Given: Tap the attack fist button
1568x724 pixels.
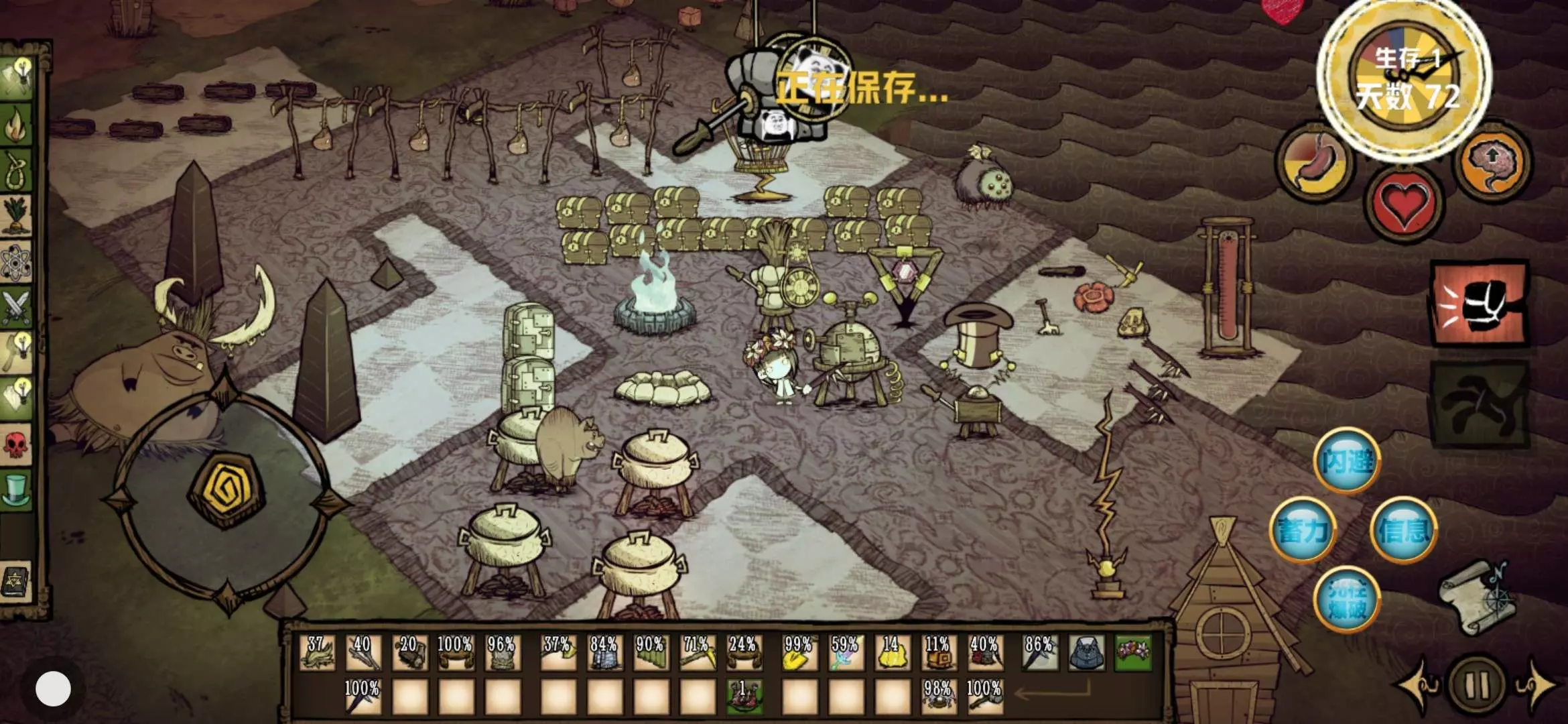Looking at the screenshot, I should pos(1480,304).
